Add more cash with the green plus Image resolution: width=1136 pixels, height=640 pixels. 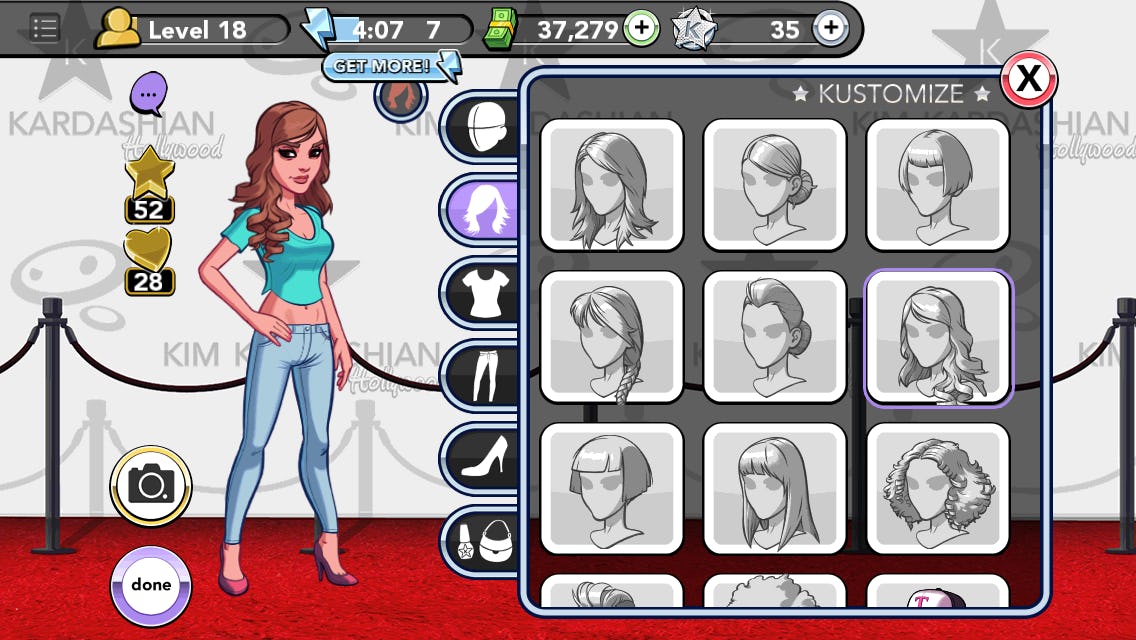(641, 29)
